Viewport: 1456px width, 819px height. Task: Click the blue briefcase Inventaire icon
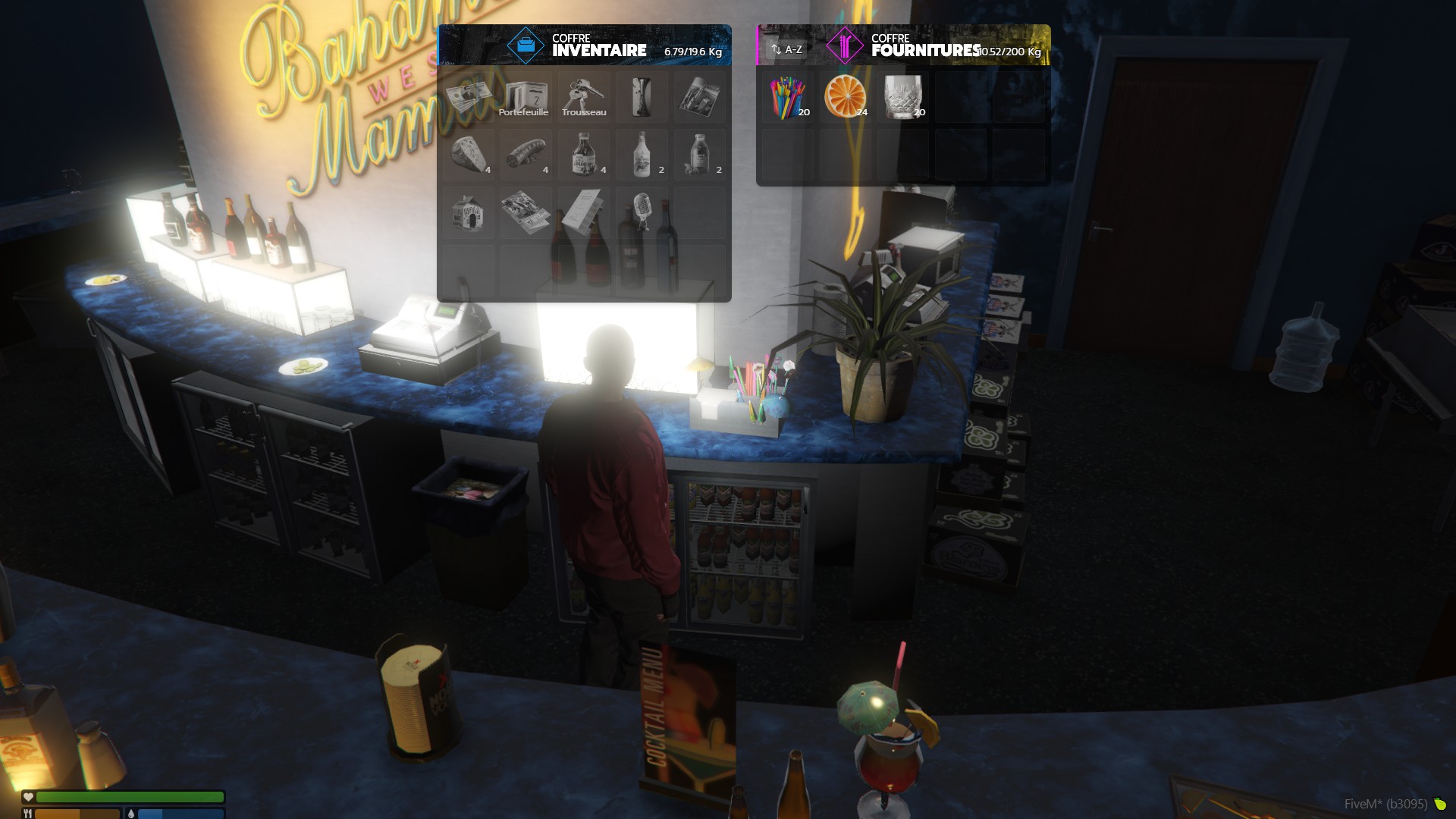(x=526, y=45)
